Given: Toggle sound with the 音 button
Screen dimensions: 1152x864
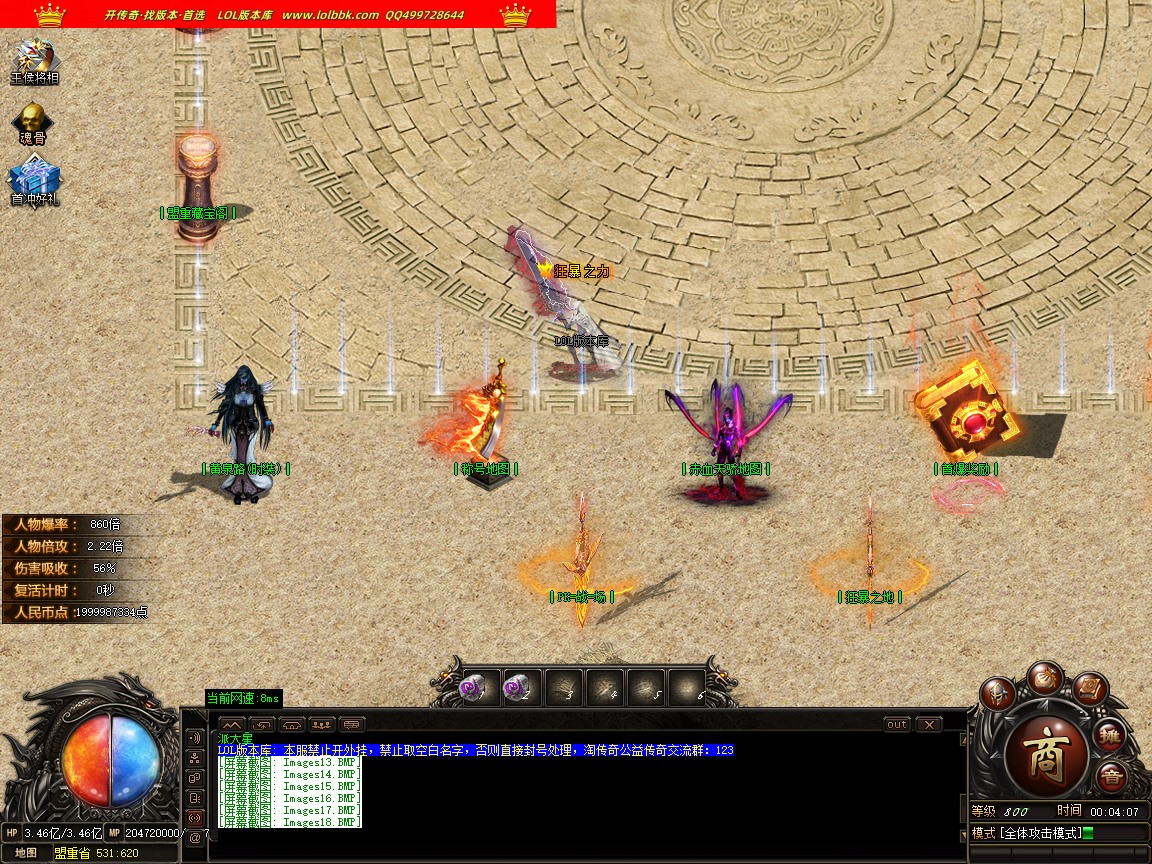Looking at the screenshot, I should click(x=1110, y=777).
